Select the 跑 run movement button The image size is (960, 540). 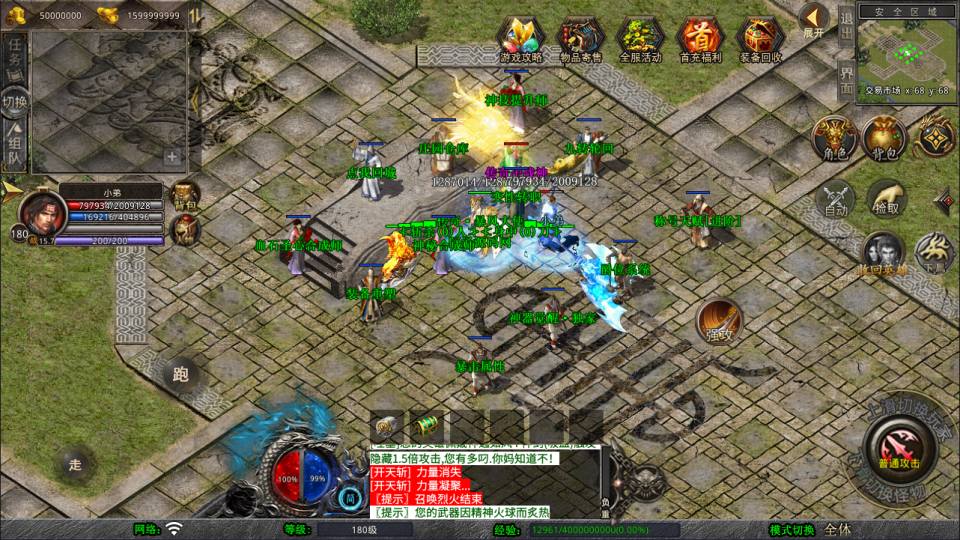(180, 375)
